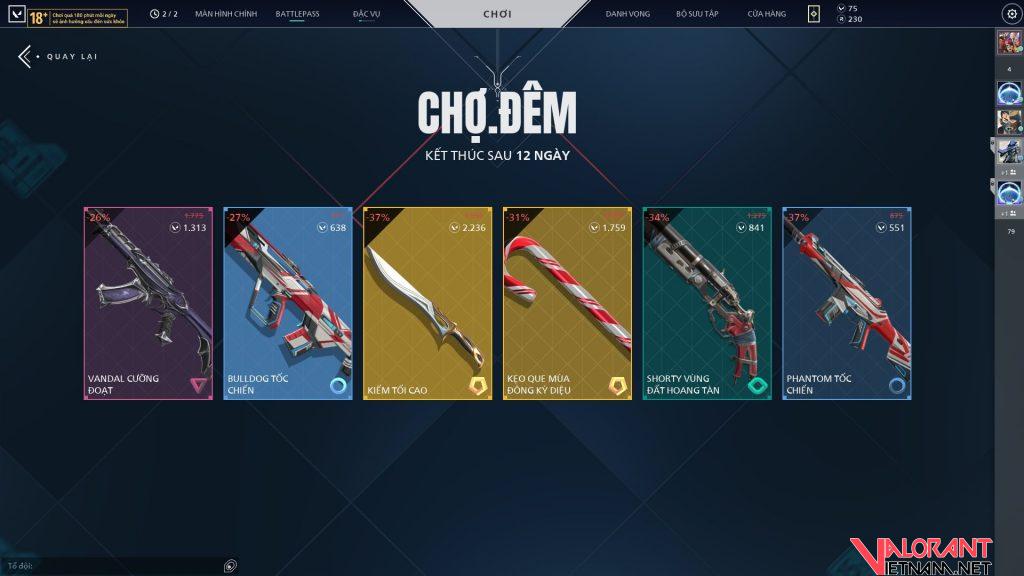Click the Chơi play button

pyautogui.click(x=497, y=14)
